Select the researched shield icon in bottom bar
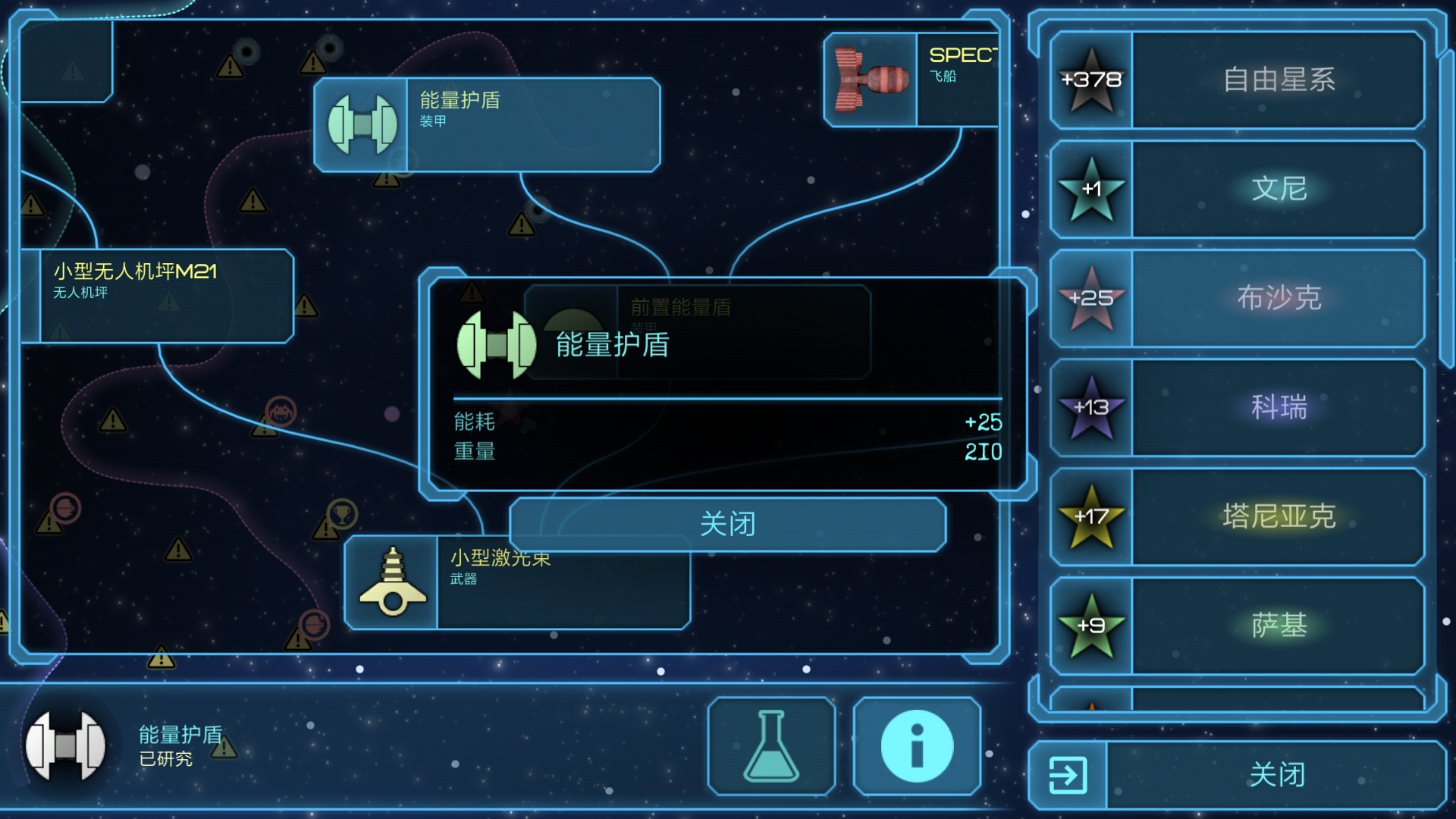 click(x=67, y=745)
